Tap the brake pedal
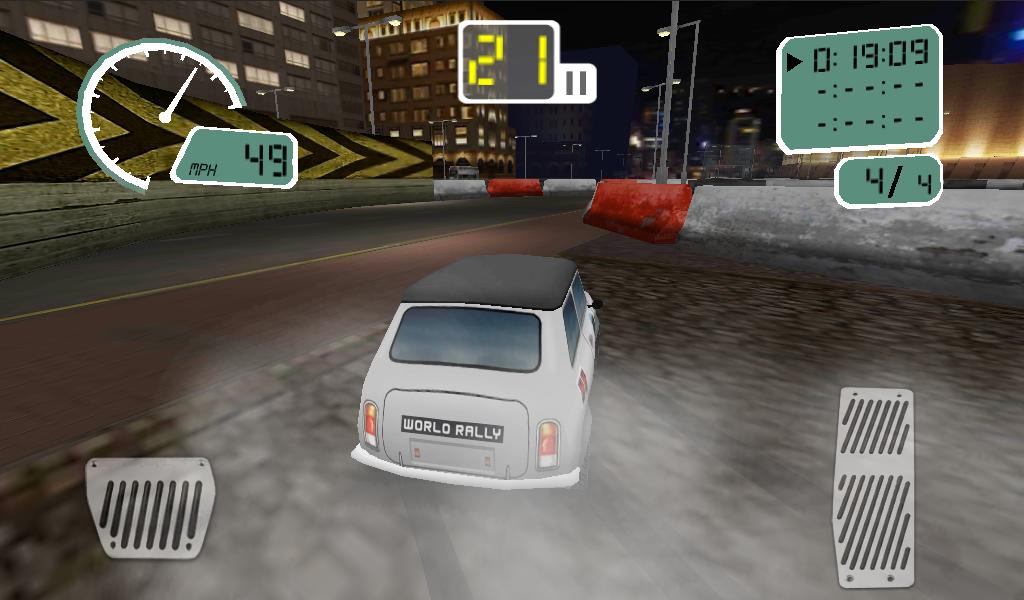 coord(149,508)
